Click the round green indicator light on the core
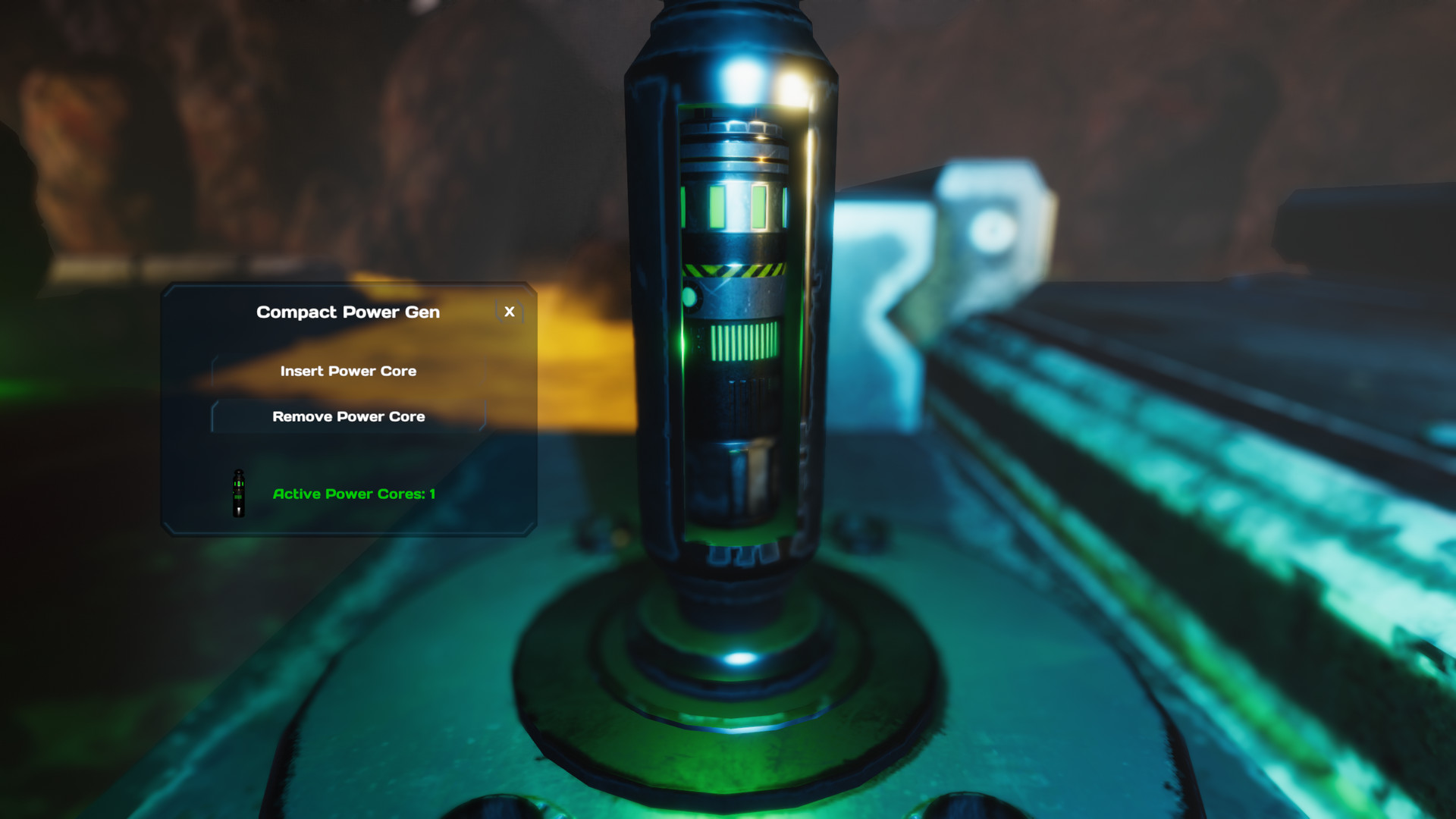The image size is (1456, 819). (691, 296)
